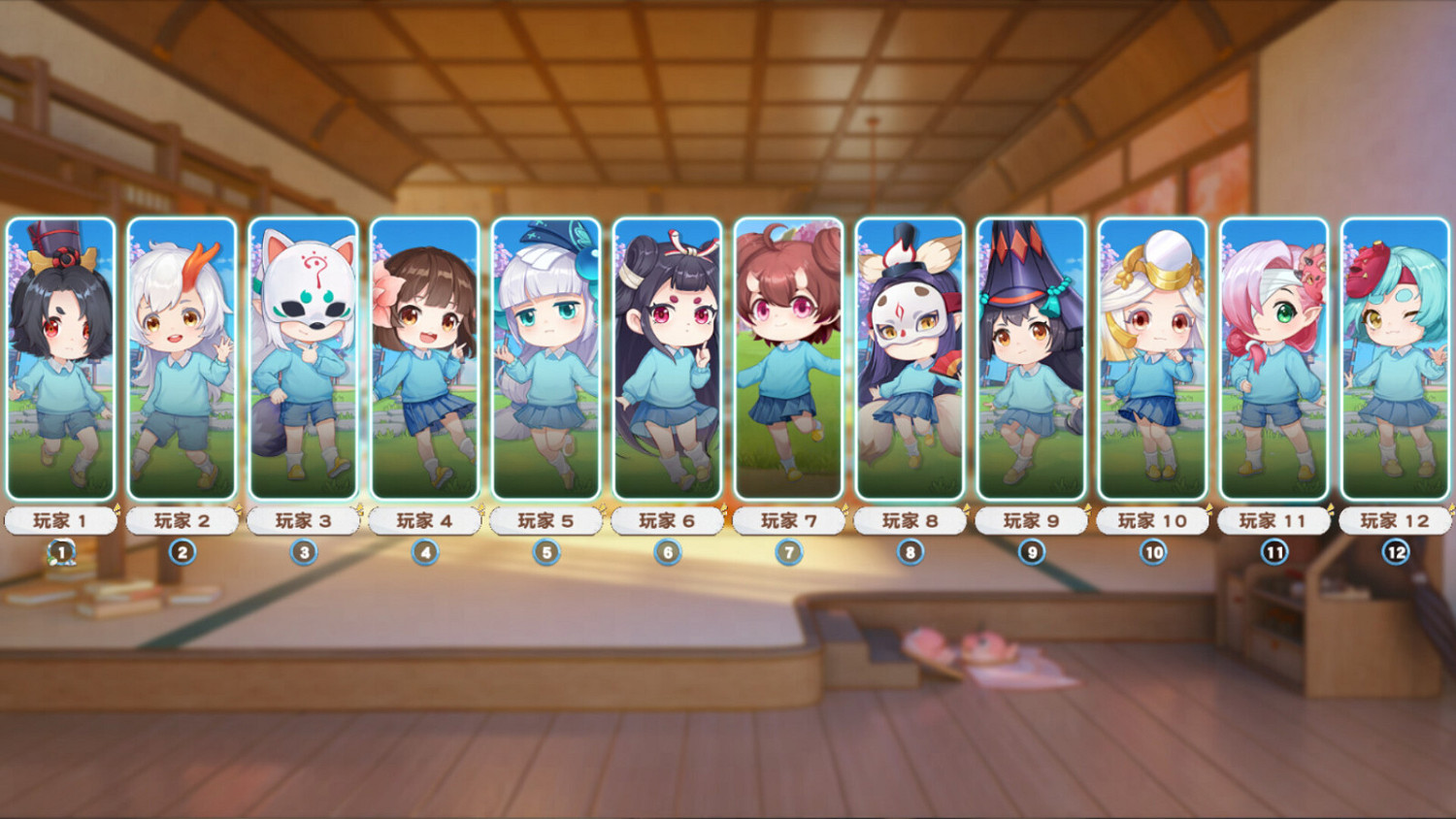The image size is (1456, 819).
Task: Click the 玩家 1 name plate
Action: pyautogui.click(x=60, y=519)
